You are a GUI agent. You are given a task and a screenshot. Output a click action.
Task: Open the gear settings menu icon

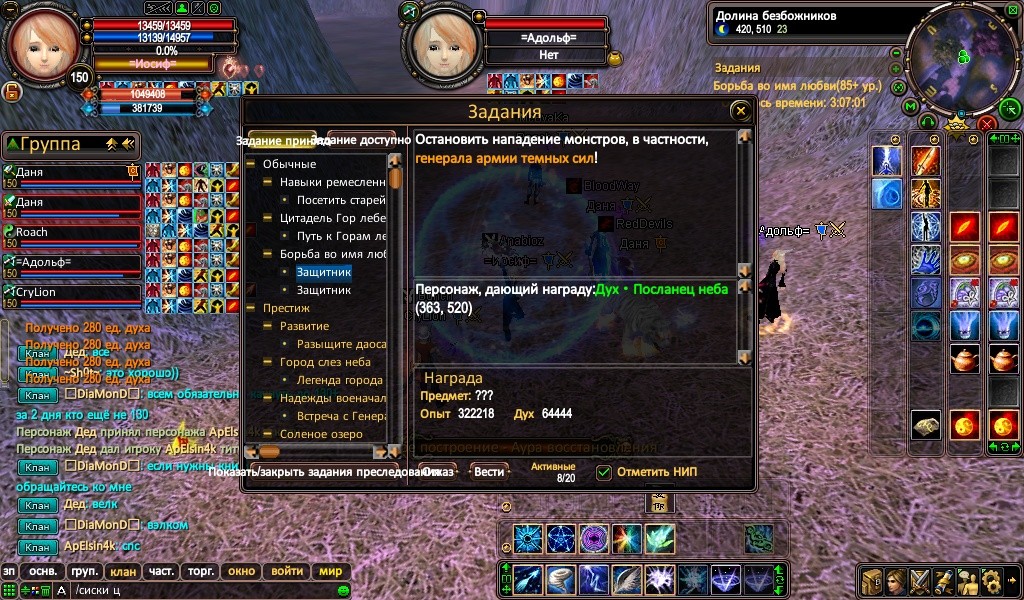[x=990, y=581]
